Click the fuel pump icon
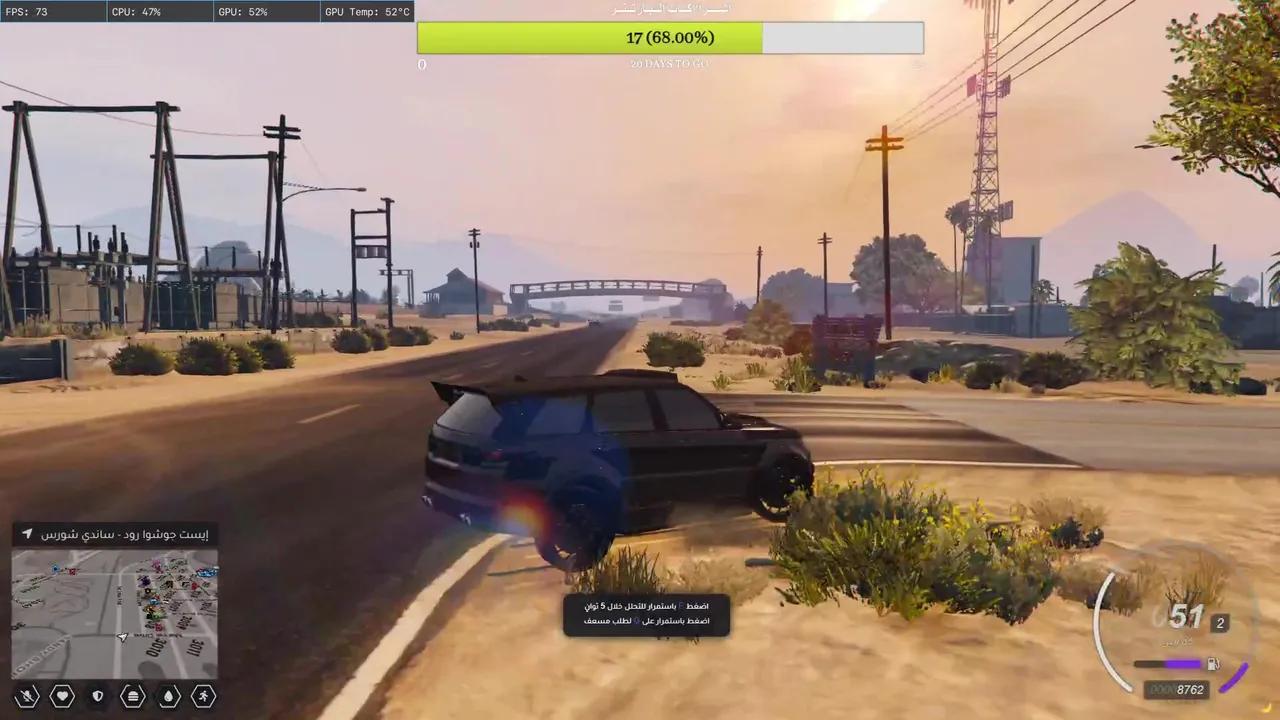The width and height of the screenshot is (1280, 720). pos(1213,663)
